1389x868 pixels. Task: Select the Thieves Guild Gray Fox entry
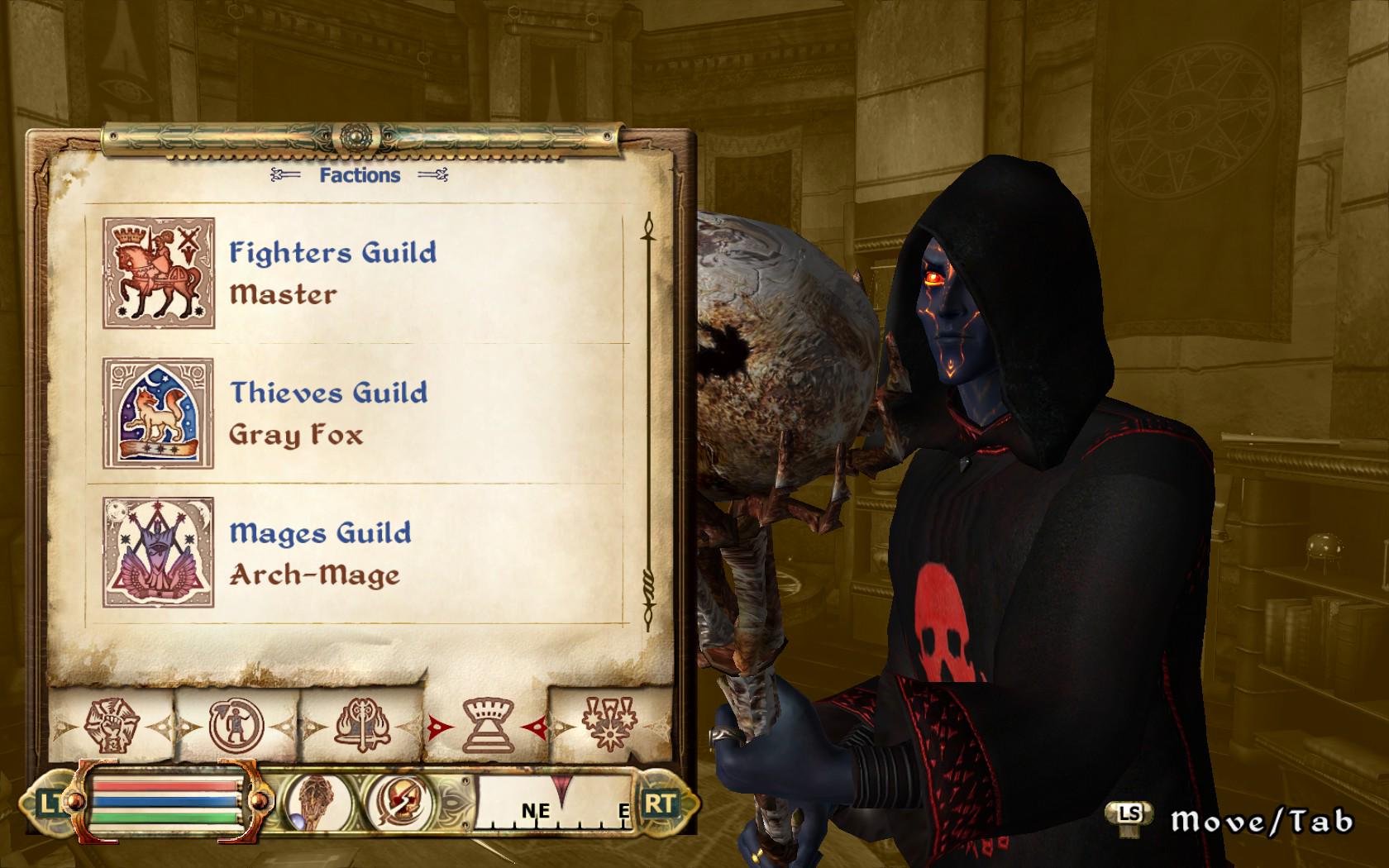tap(329, 413)
